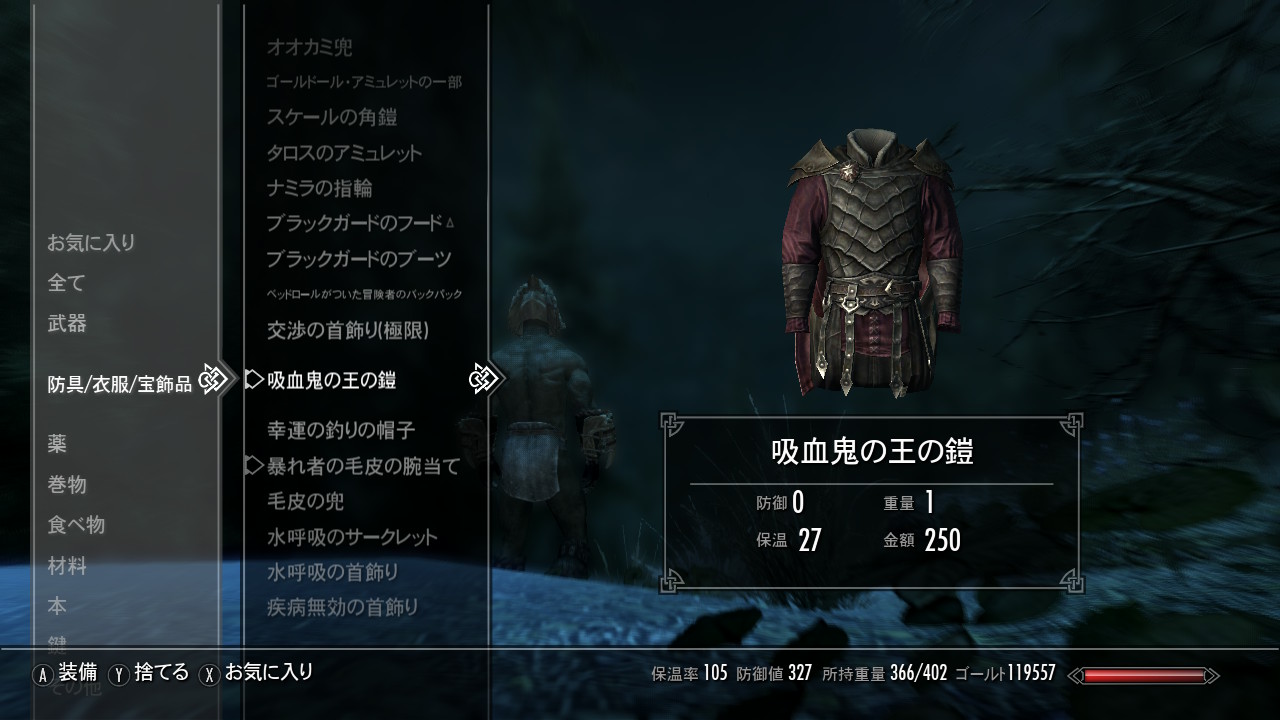
Task: Open the 薬 potions category
Action: [x=57, y=444]
